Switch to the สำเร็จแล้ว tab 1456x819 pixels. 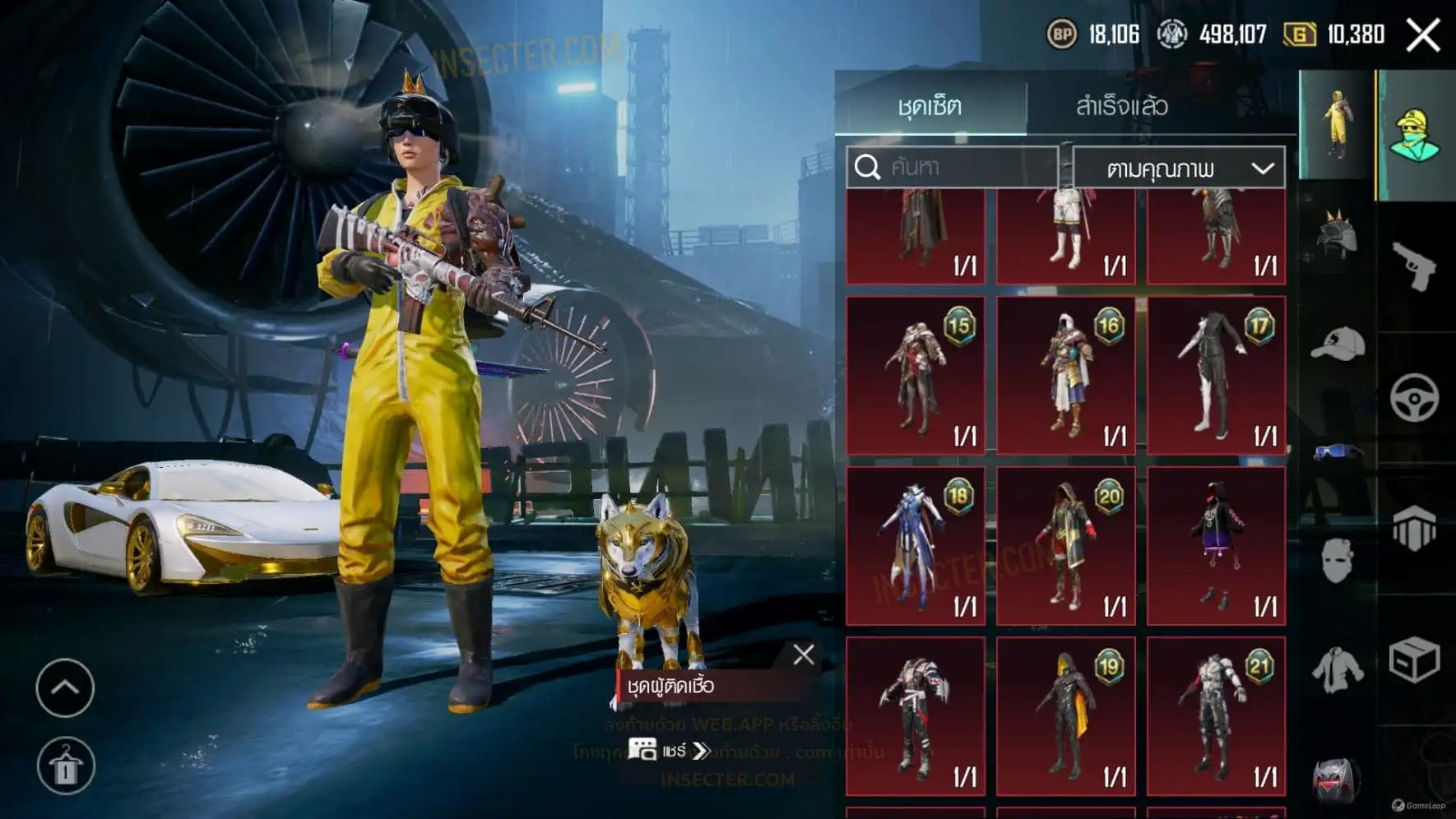[1121, 106]
